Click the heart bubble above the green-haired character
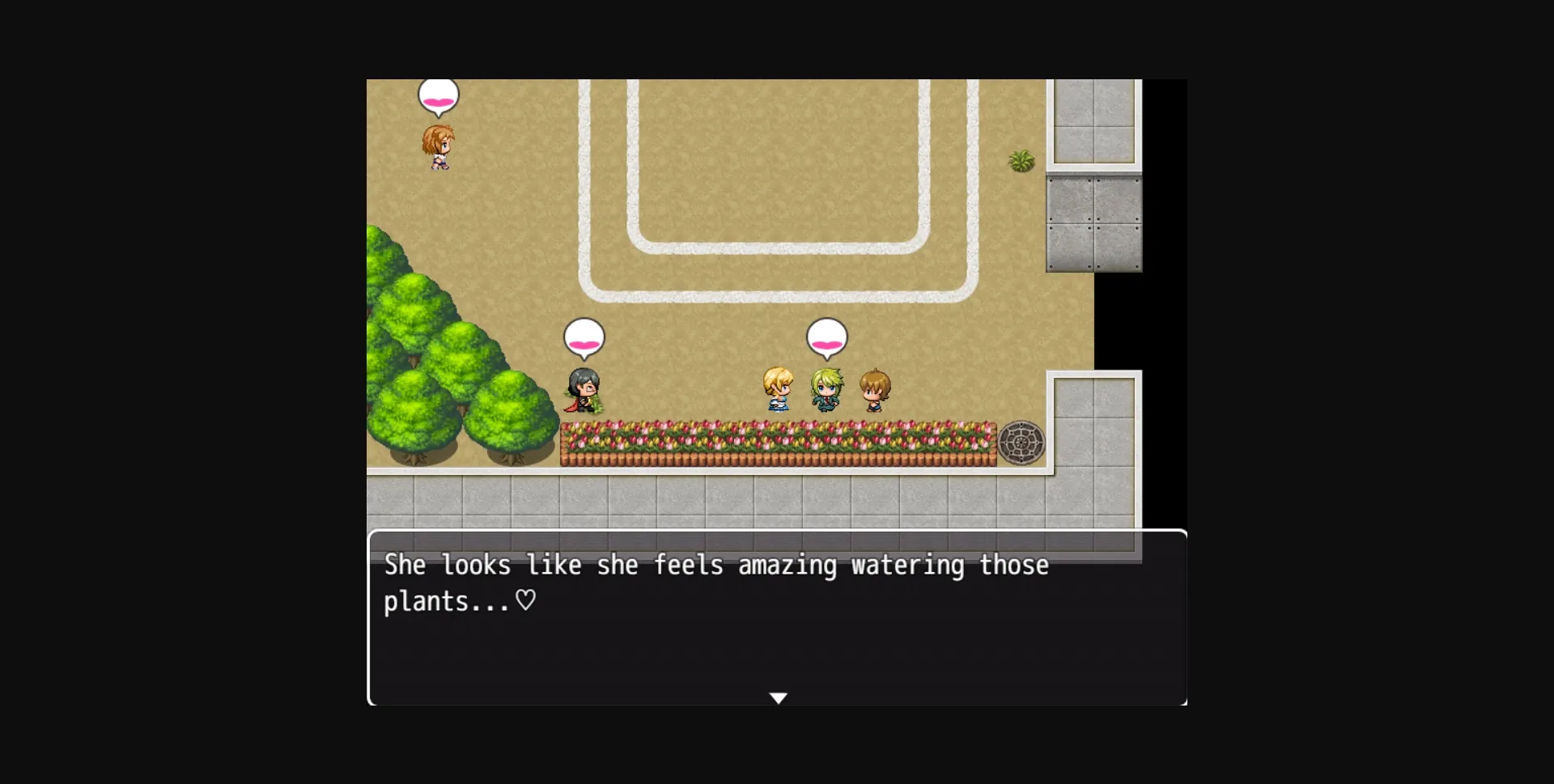 coord(829,340)
